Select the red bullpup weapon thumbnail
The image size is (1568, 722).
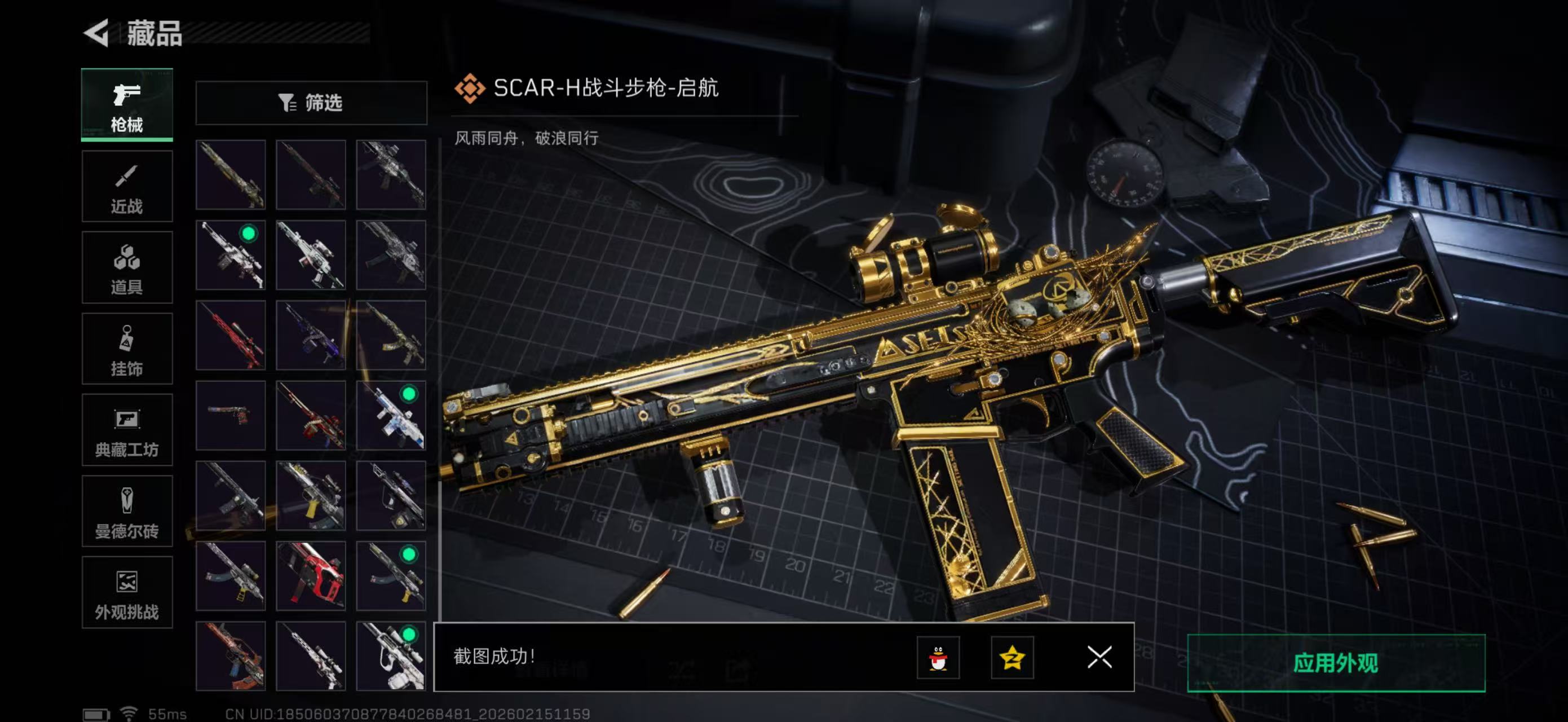[311, 575]
